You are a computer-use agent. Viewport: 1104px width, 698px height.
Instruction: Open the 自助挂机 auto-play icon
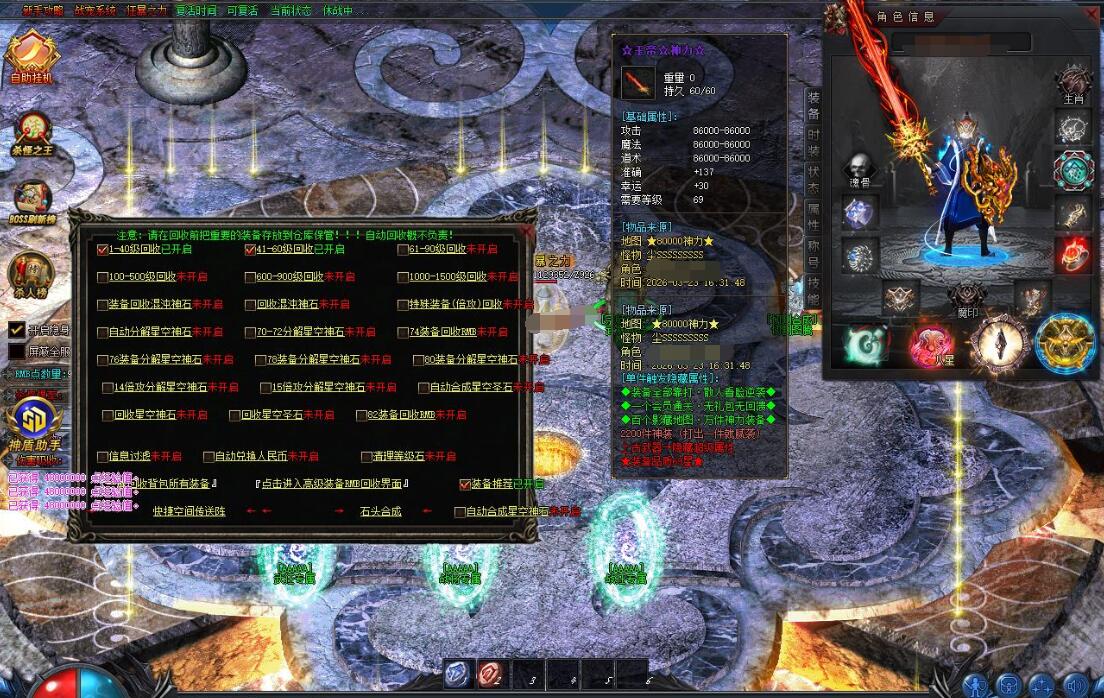pyautogui.click(x=31, y=57)
